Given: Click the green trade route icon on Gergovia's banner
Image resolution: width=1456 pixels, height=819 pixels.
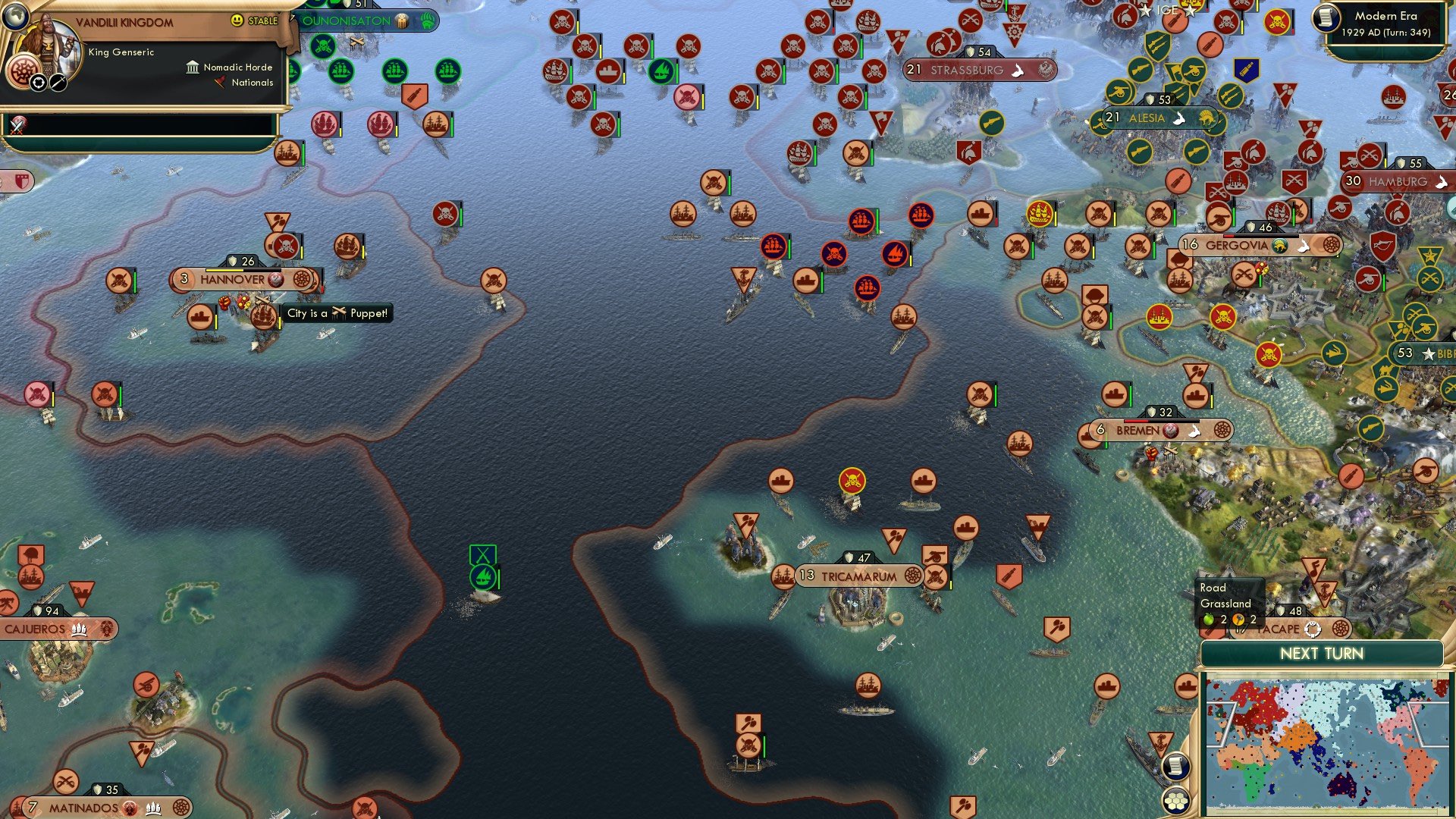Looking at the screenshot, I should coord(1279,246).
